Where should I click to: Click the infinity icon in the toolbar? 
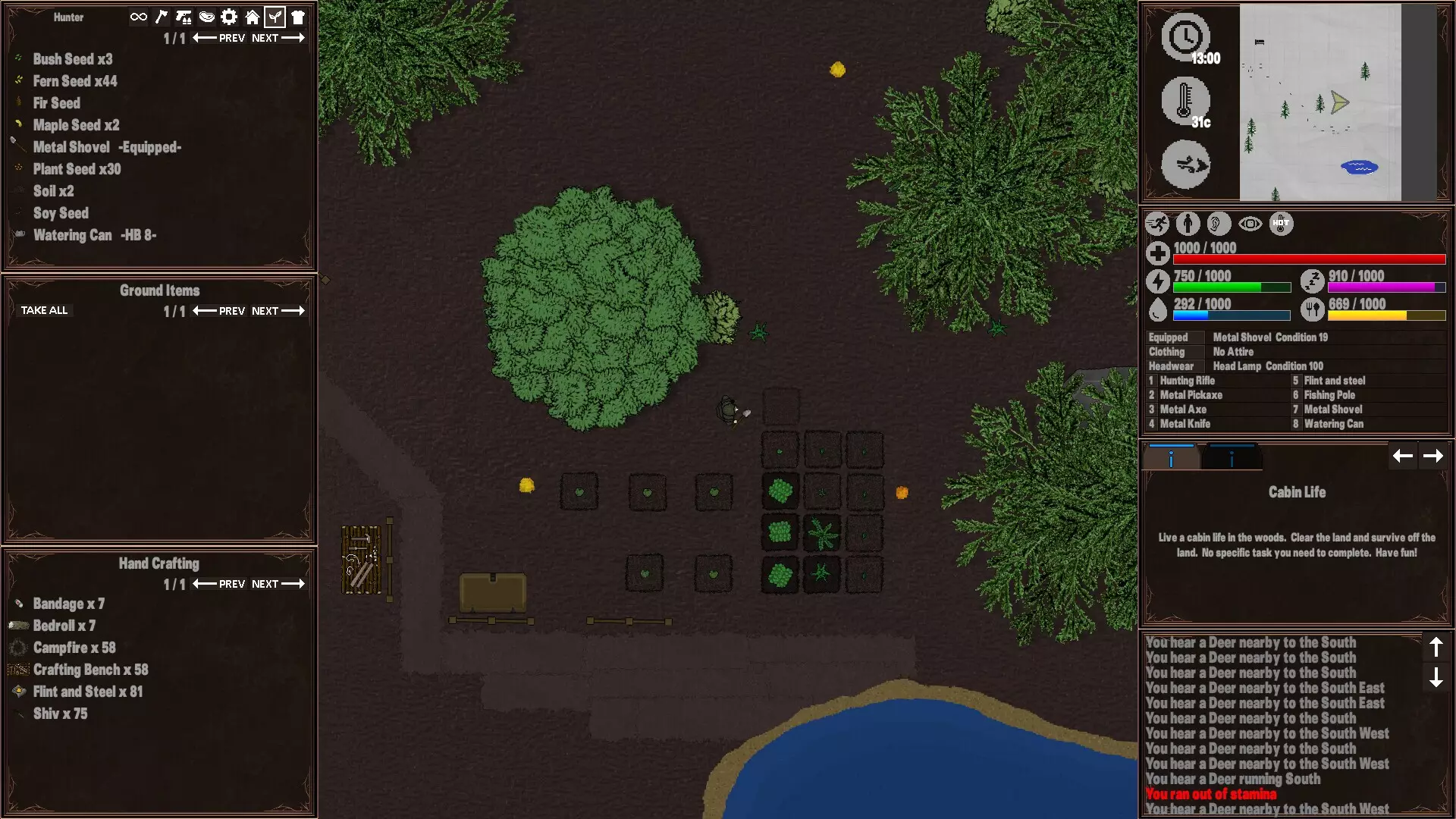[x=137, y=17]
